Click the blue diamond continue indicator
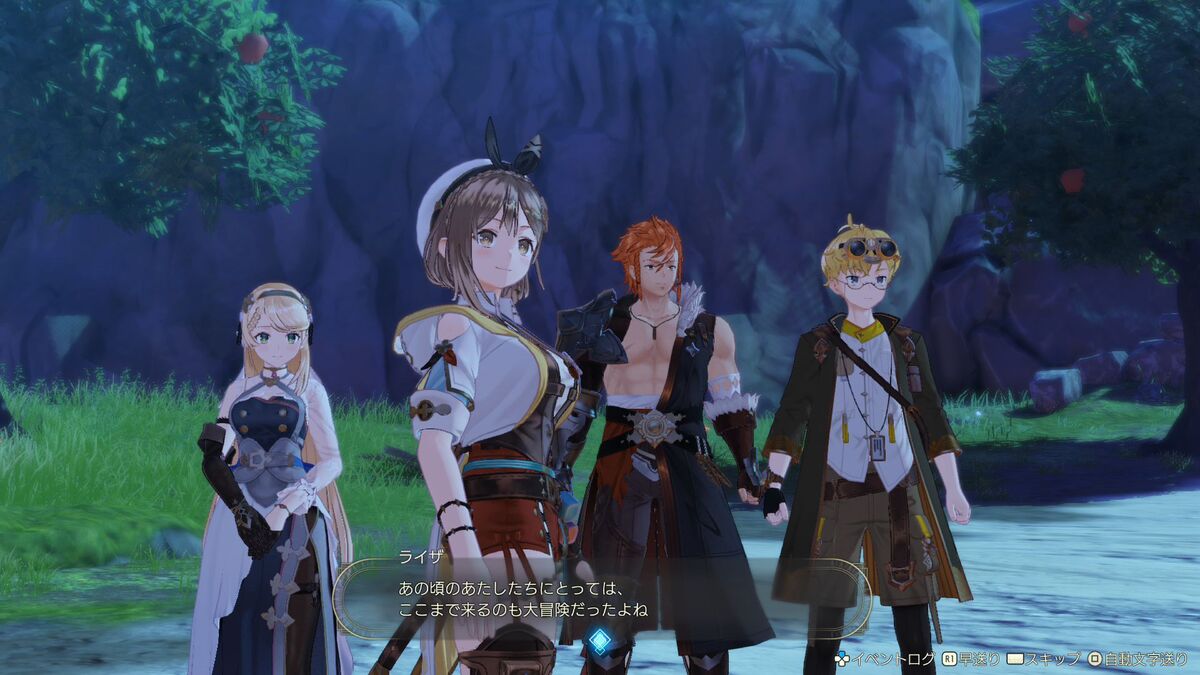Image resolution: width=1200 pixels, height=675 pixels. tap(599, 641)
